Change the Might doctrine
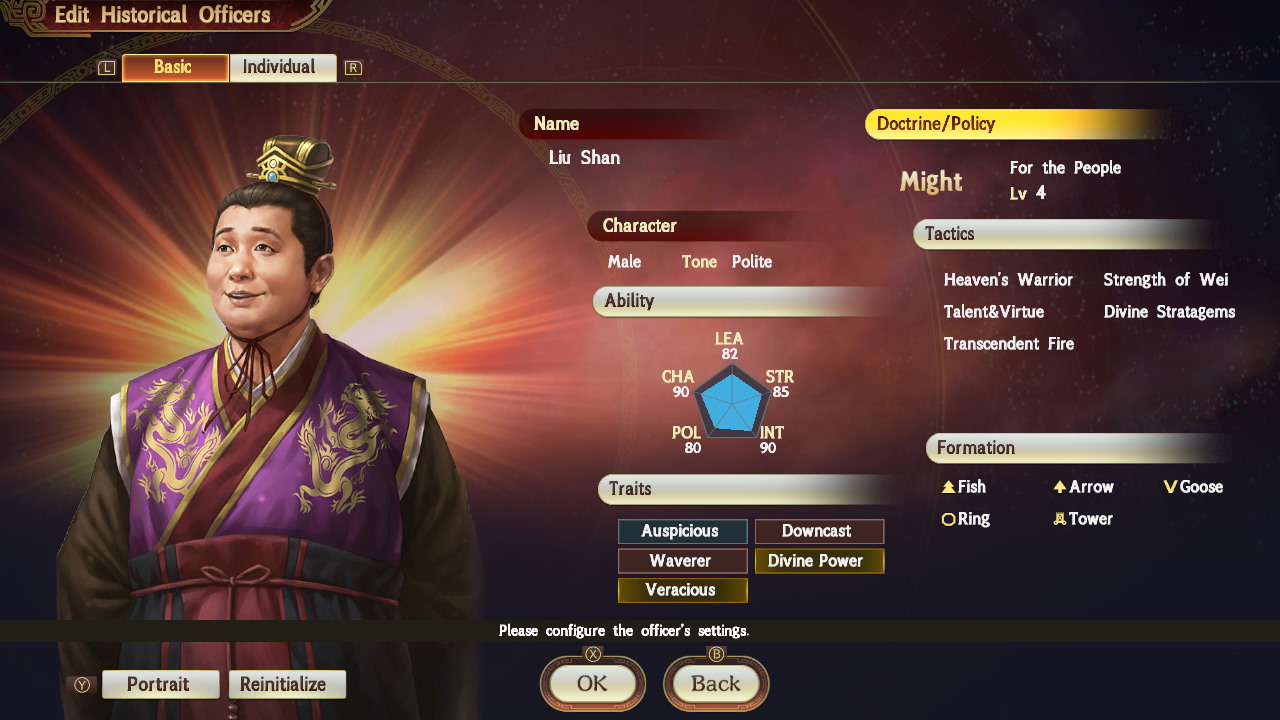1280x720 pixels. (x=931, y=181)
